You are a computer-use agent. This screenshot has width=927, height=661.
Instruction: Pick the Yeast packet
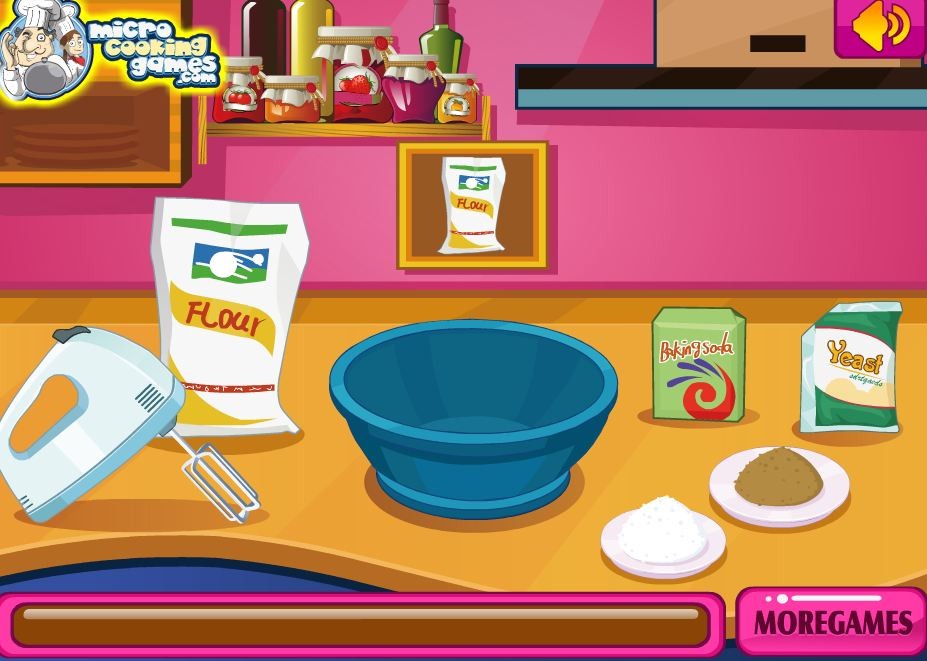tap(851, 367)
